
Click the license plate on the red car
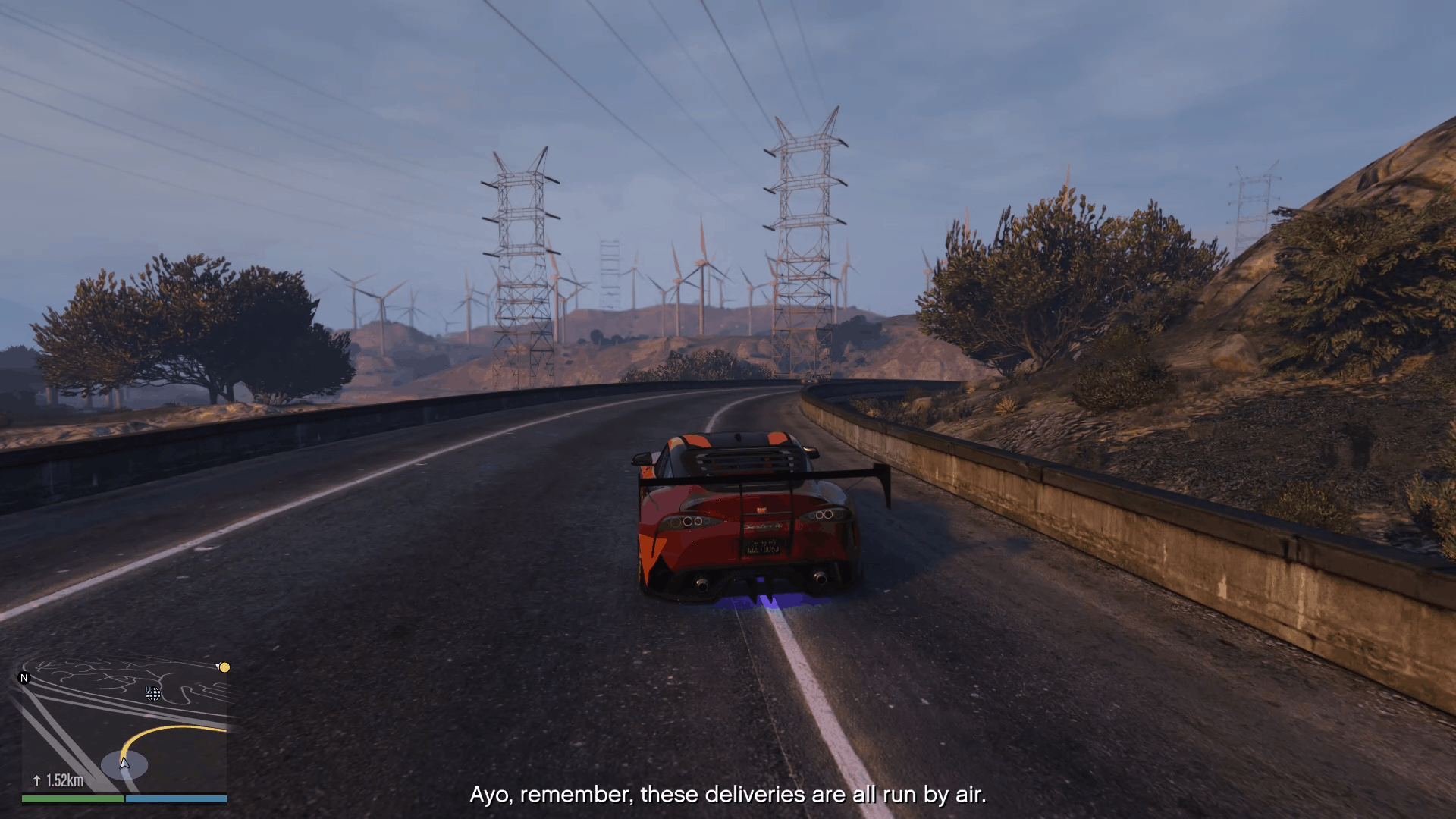point(764,547)
